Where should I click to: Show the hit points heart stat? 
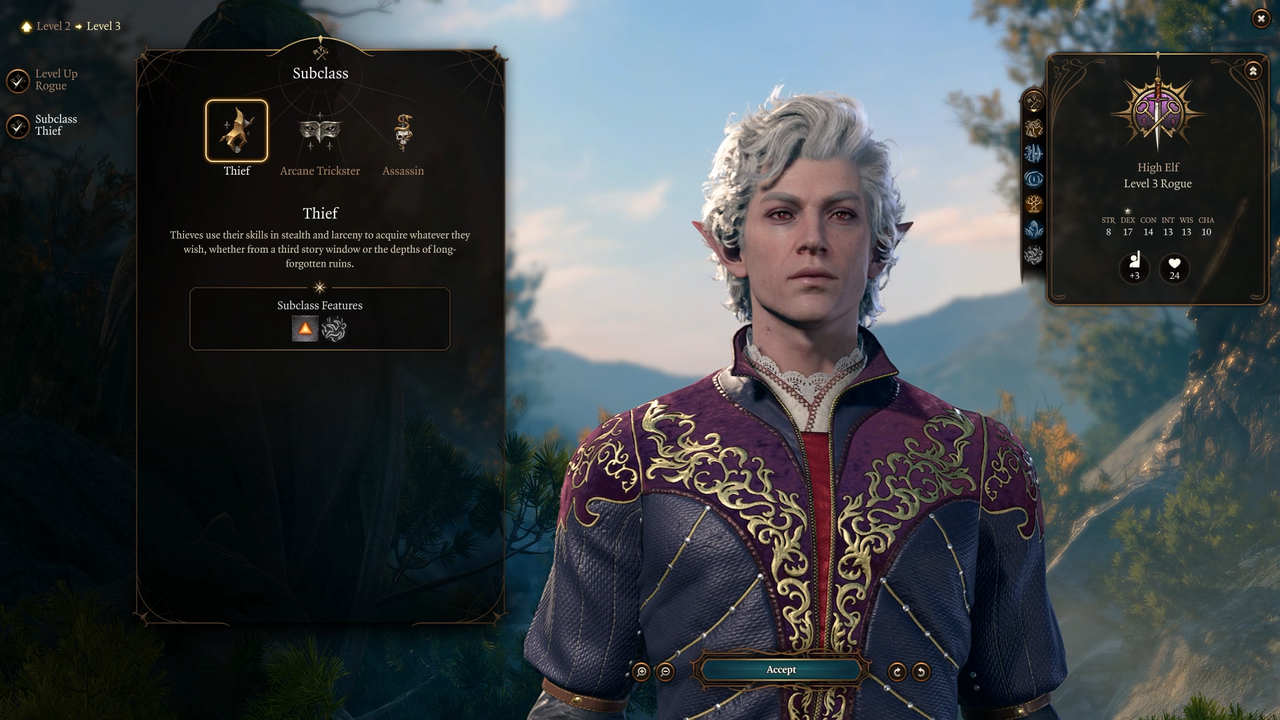click(1174, 269)
